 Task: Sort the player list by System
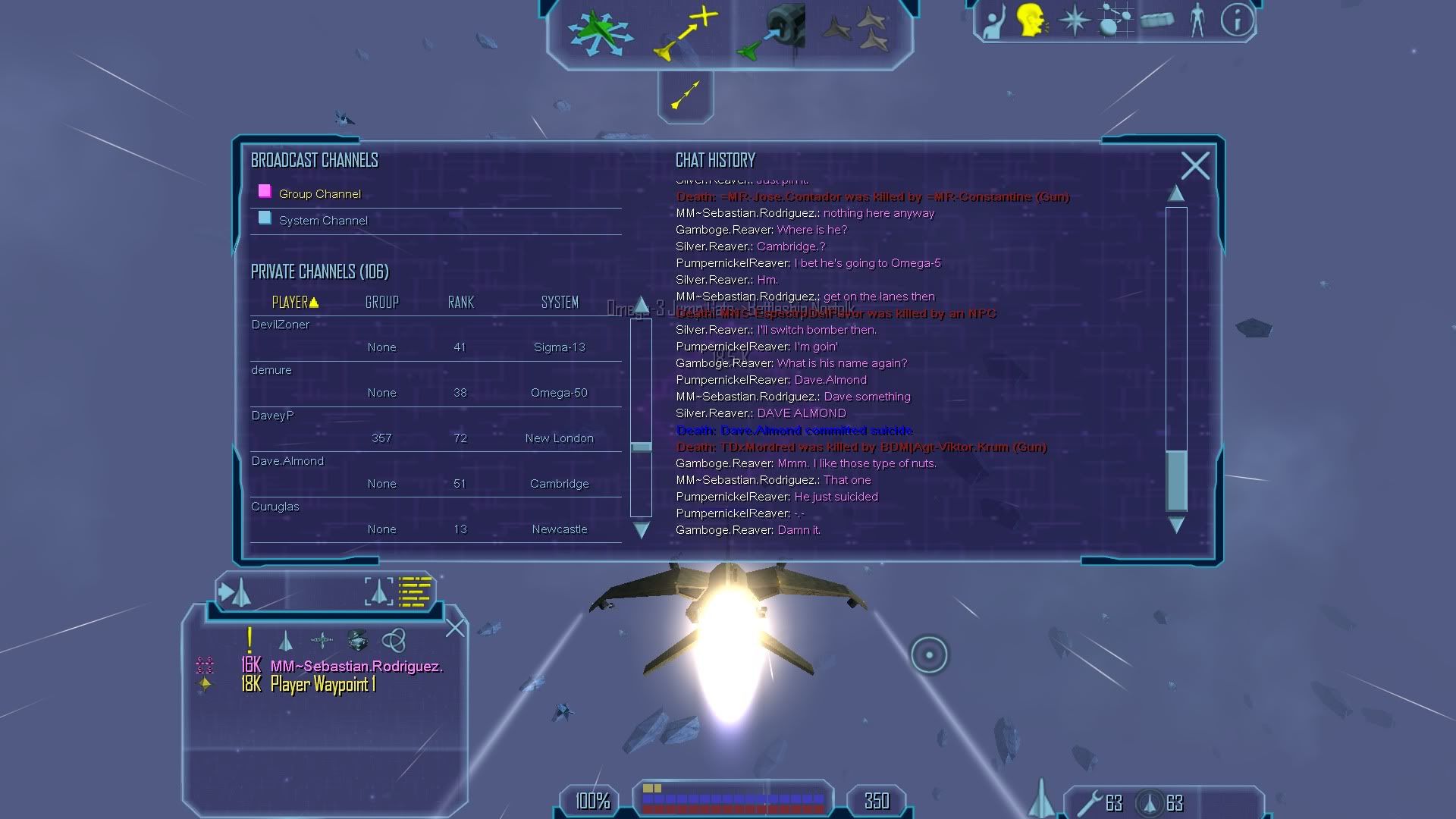[x=560, y=303]
